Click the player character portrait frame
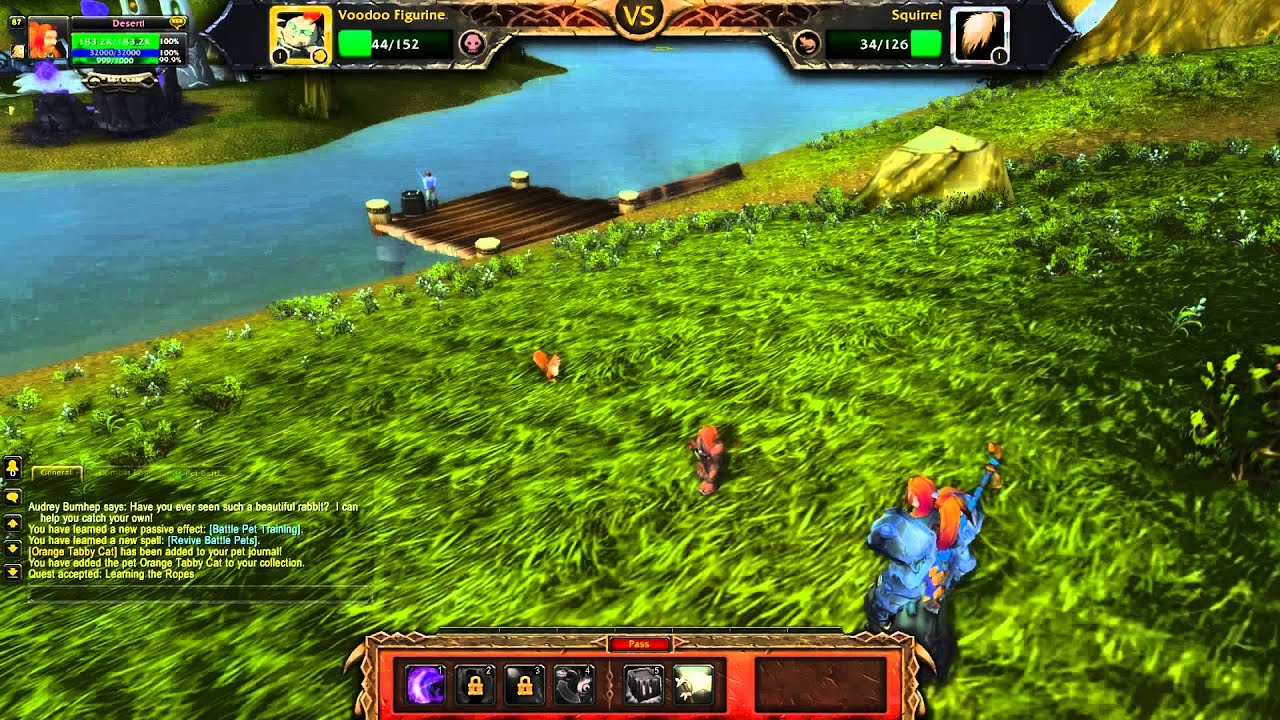 tap(47, 42)
